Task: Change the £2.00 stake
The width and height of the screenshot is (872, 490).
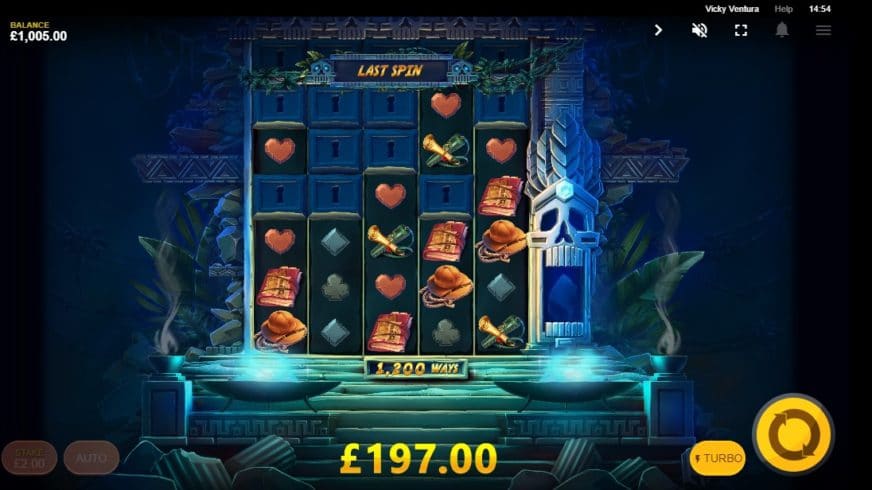Action: coord(29,458)
